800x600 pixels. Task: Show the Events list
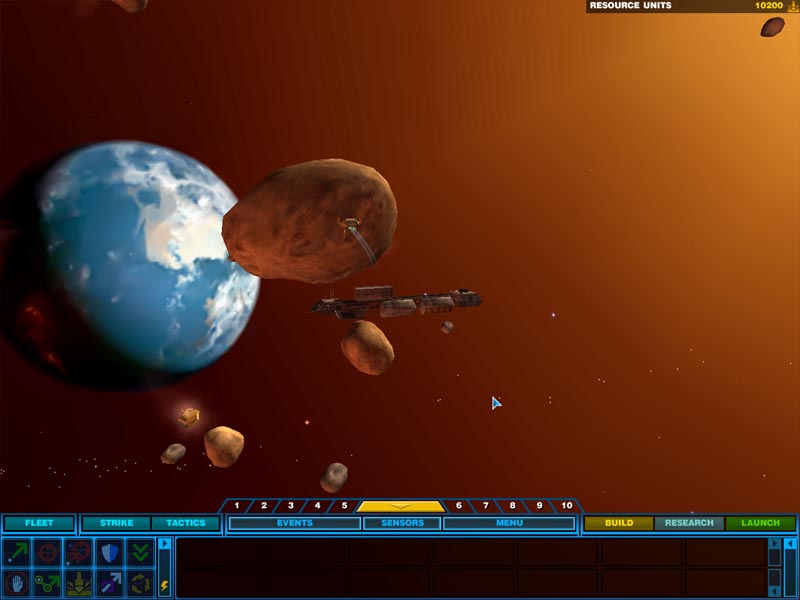(x=295, y=523)
